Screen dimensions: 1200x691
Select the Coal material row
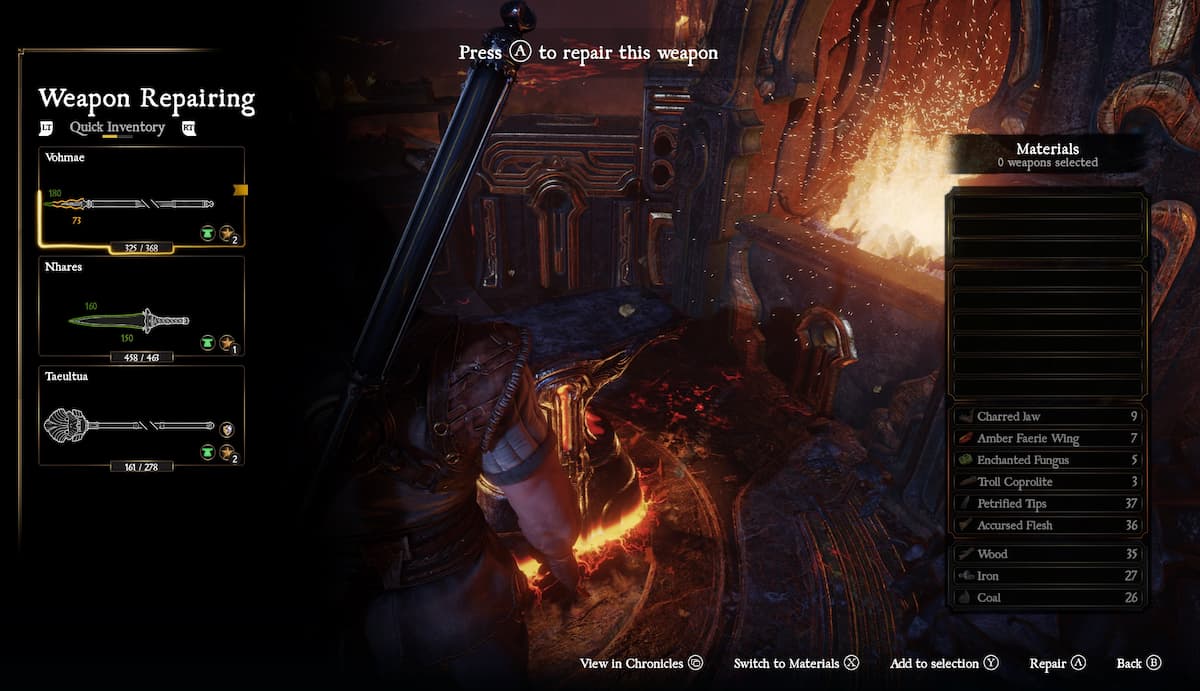coord(1046,598)
